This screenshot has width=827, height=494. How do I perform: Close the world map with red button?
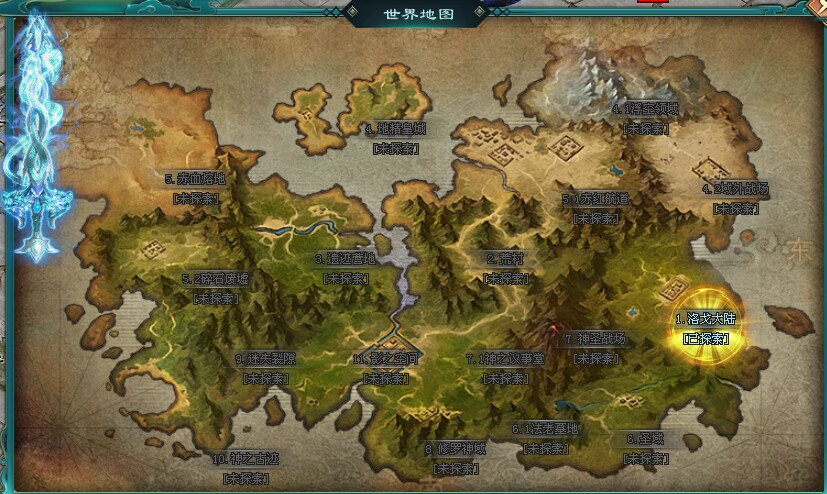point(657,3)
